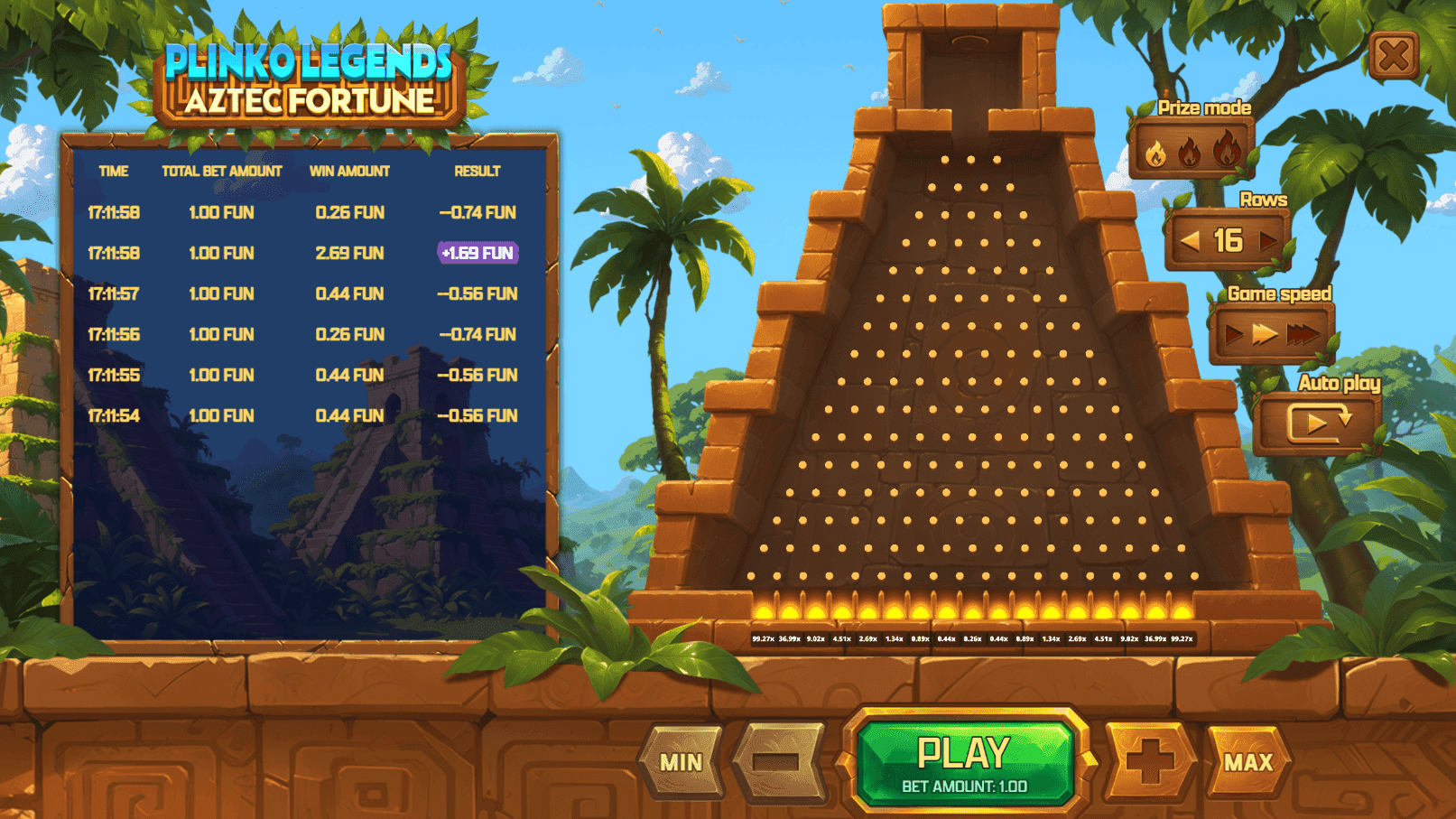This screenshot has height=819, width=1456.
Task: Set maximum bet using MAX button
Action: (x=1248, y=761)
